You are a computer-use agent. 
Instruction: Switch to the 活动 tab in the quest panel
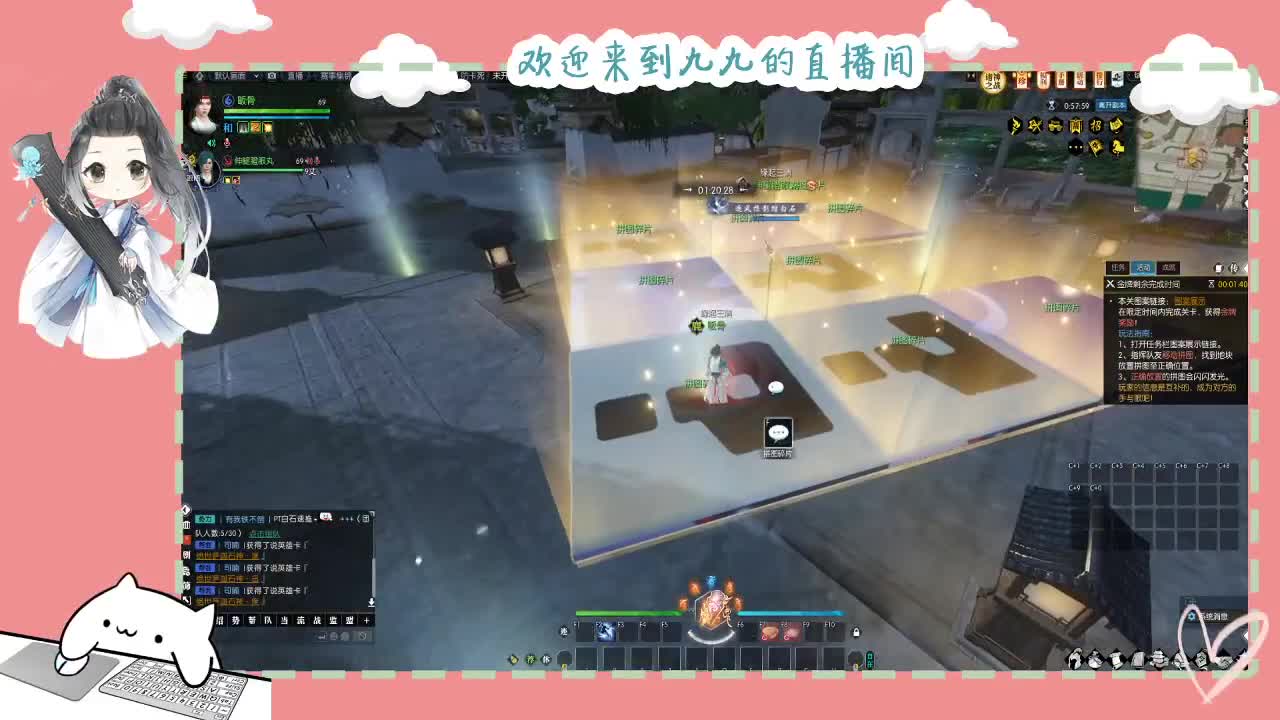pos(1143,267)
